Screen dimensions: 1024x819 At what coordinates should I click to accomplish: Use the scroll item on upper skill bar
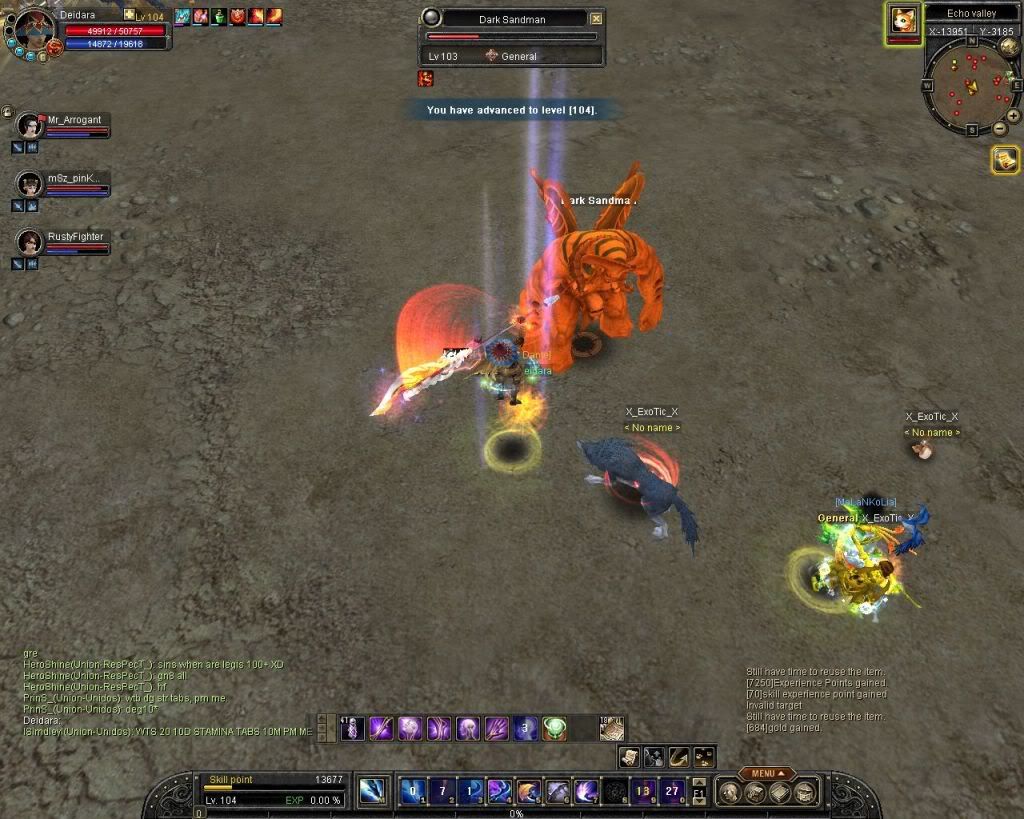pos(611,729)
